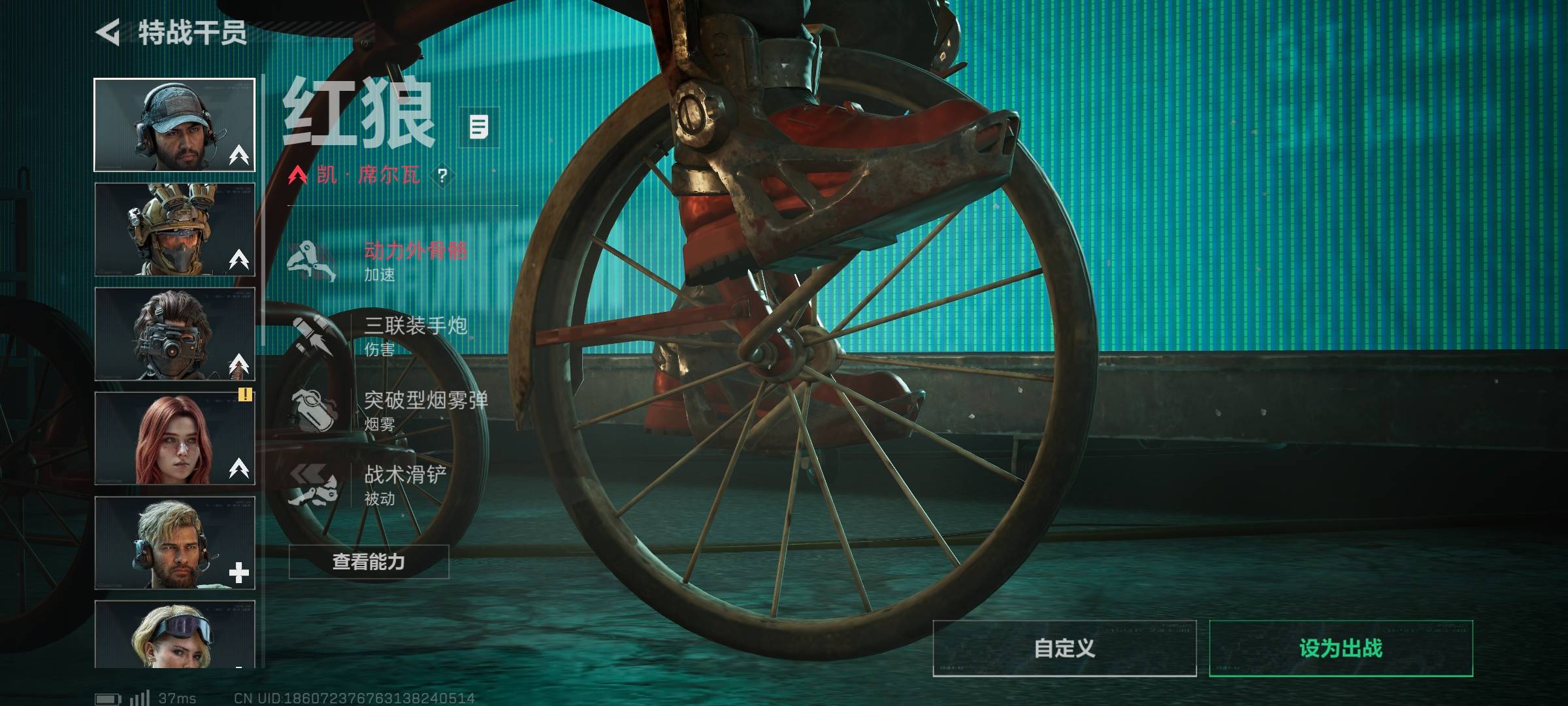The image size is (1568, 706).
Task: Open 查看能力 ability details
Action: tap(369, 562)
